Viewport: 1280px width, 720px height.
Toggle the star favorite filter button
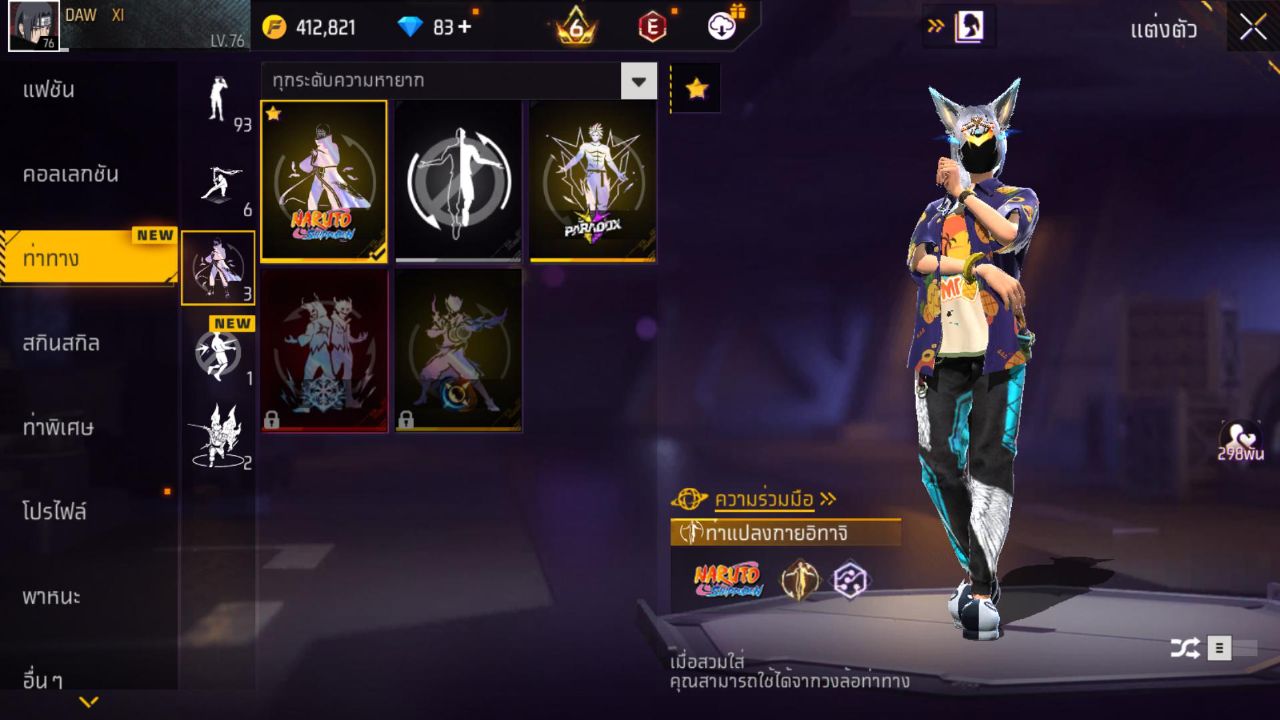pyautogui.click(x=696, y=87)
